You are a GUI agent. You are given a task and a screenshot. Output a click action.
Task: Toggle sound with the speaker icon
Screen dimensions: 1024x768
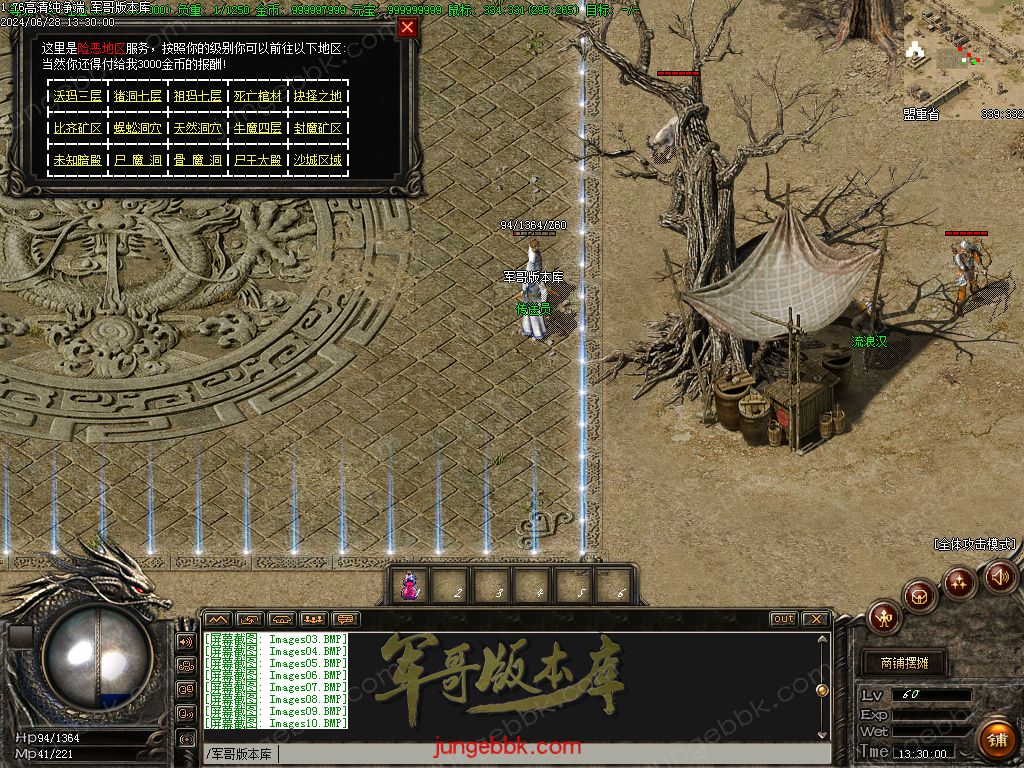(1000, 577)
